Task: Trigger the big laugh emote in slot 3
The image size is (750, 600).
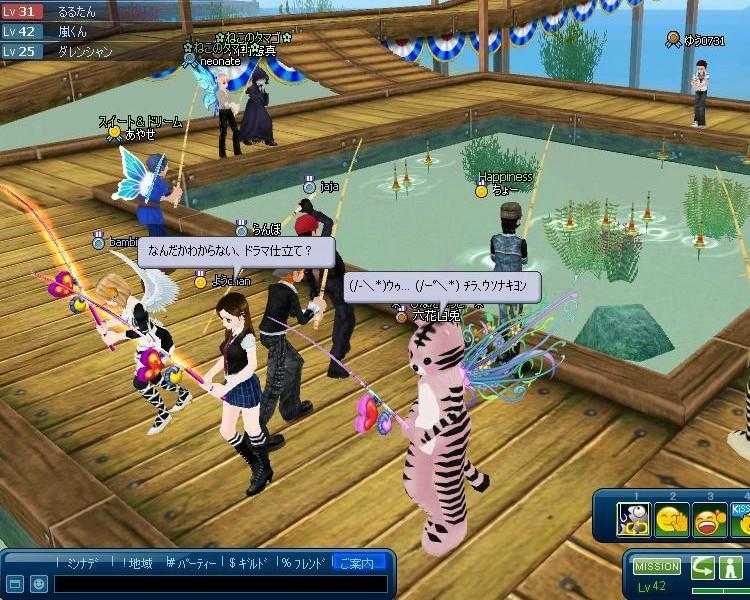Action: click(709, 520)
